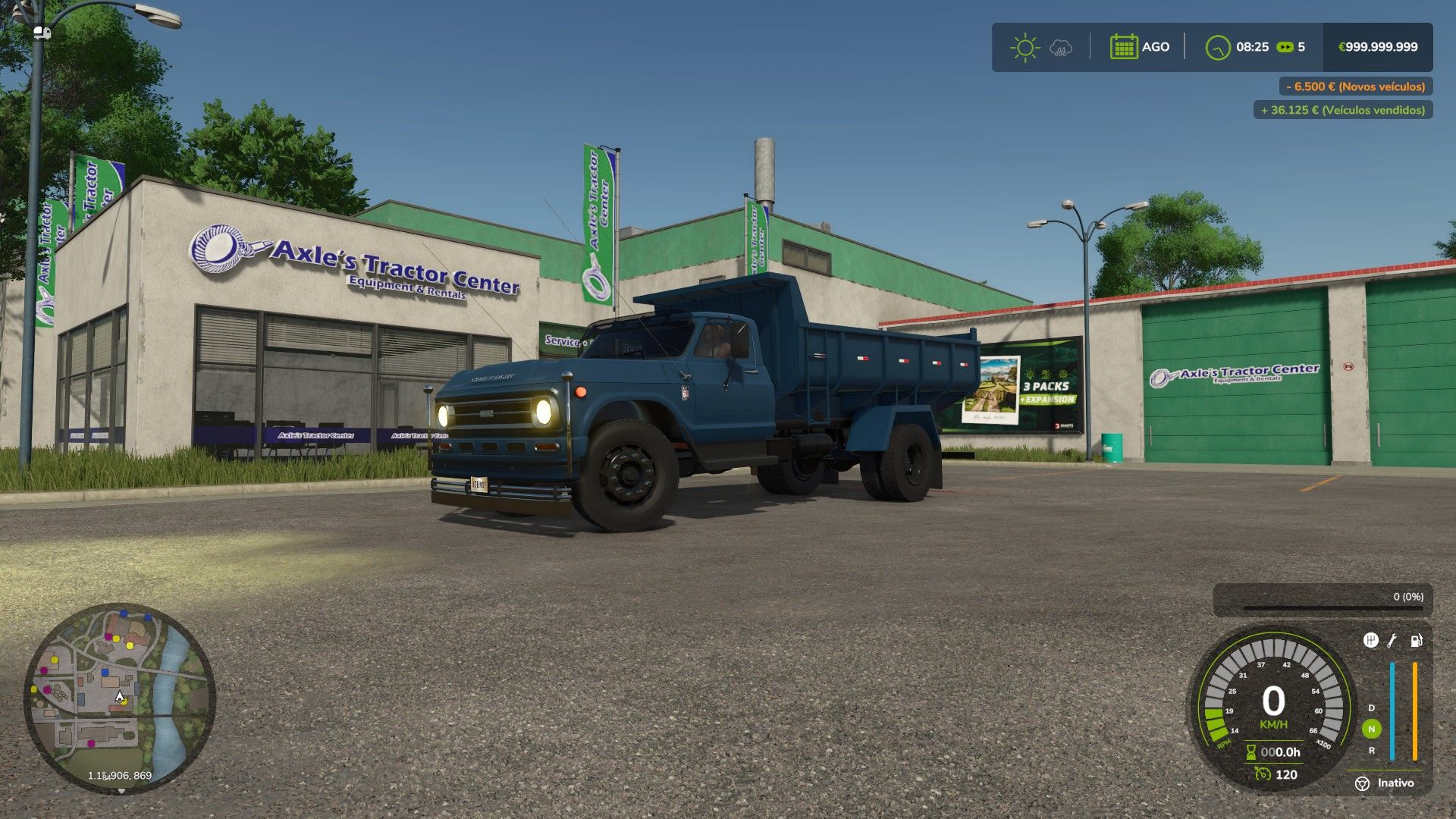Click the hourglass operating hours icon
The height and width of the screenshot is (819, 1456).
[1251, 752]
